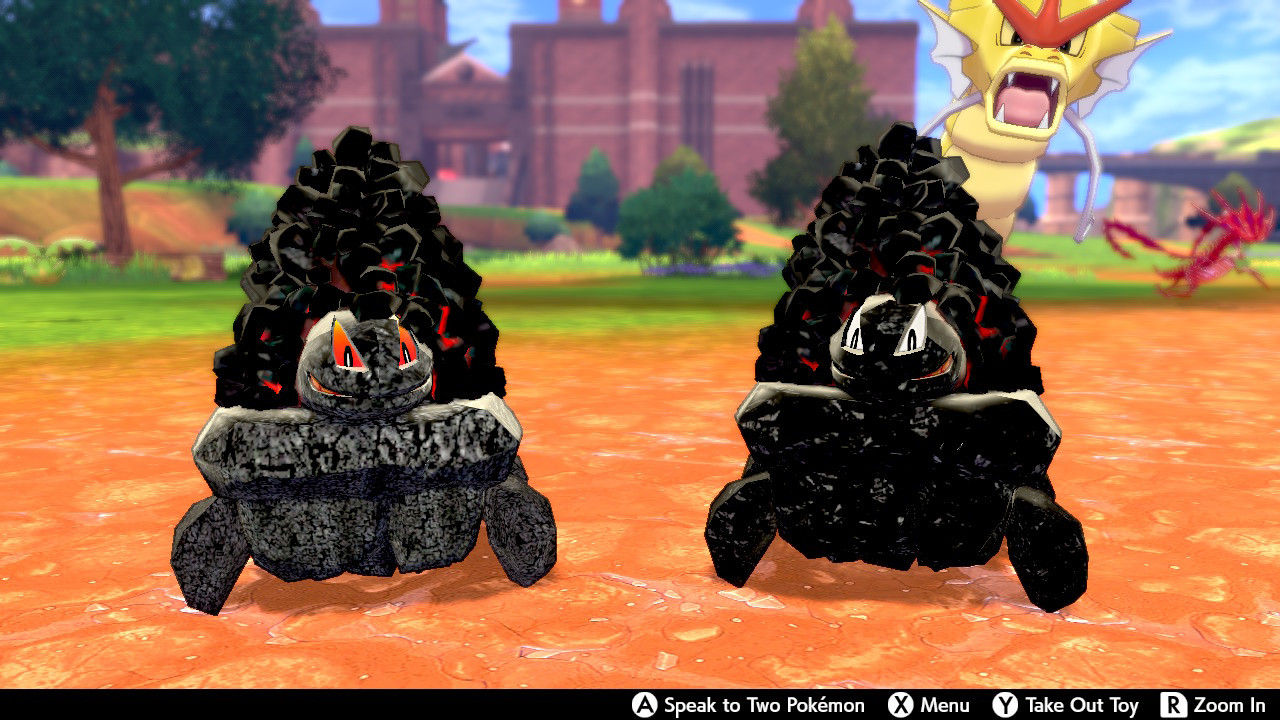The height and width of the screenshot is (720, 1280).
Task: Click the R button icon for zooming
Action: (1176, 703)
